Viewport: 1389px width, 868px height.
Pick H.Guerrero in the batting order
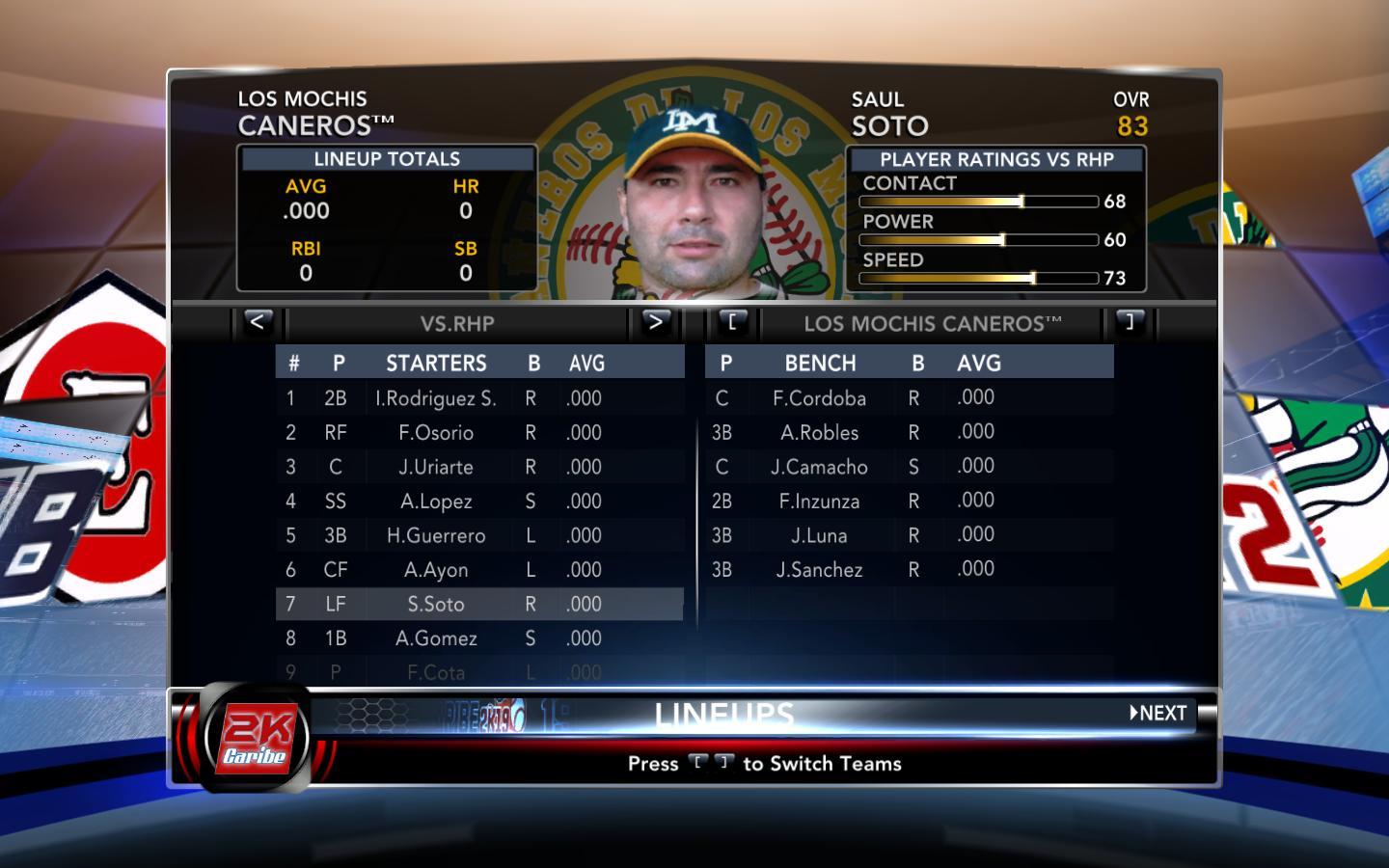pyautogui.click(x=436, y=535)
